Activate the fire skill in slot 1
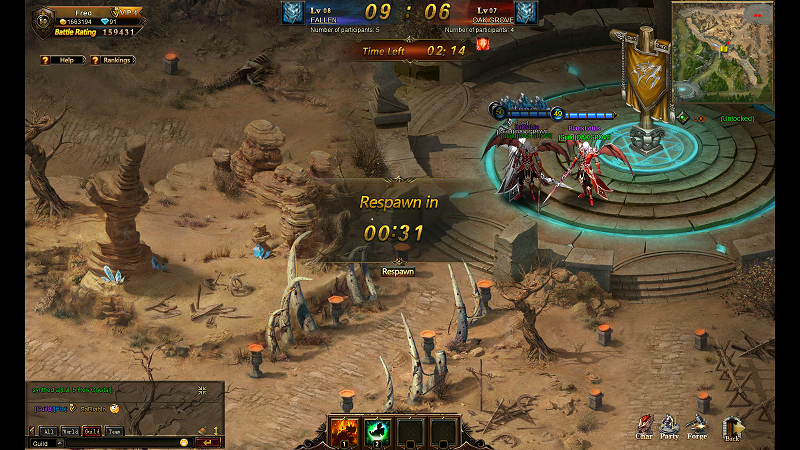This screenshot has height=450, width=800. click(342, 431)
